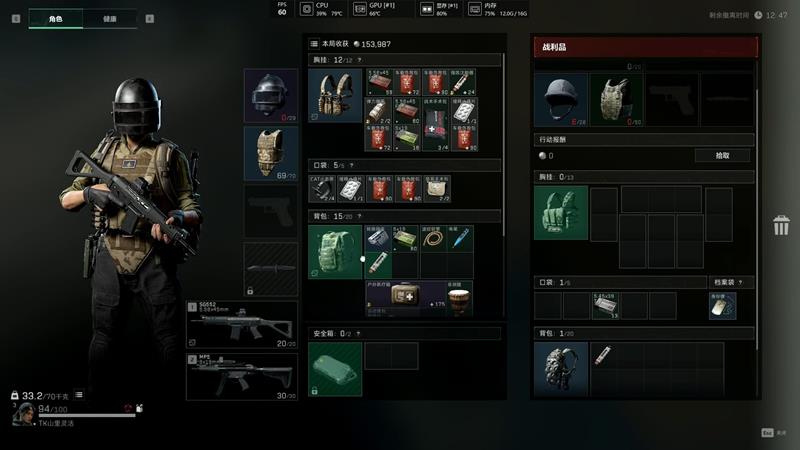800x450 pixels.
Task: Select the loot backpack icon
Action: pos(560,369)
